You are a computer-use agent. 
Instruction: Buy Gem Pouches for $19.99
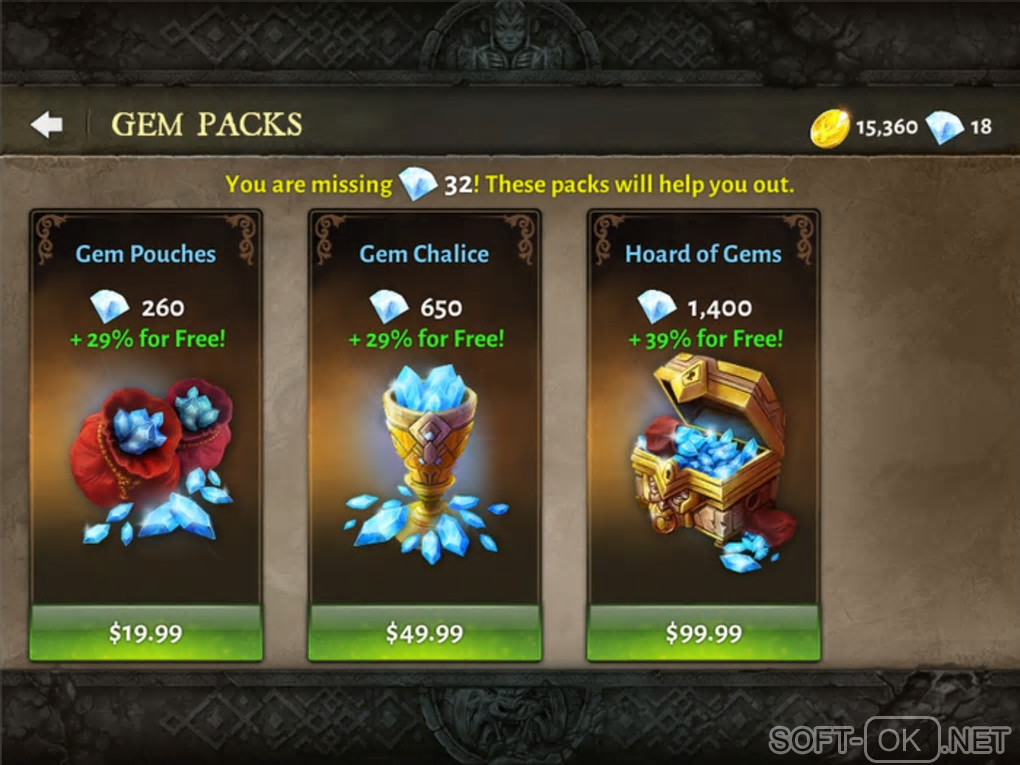coord(146,633)
